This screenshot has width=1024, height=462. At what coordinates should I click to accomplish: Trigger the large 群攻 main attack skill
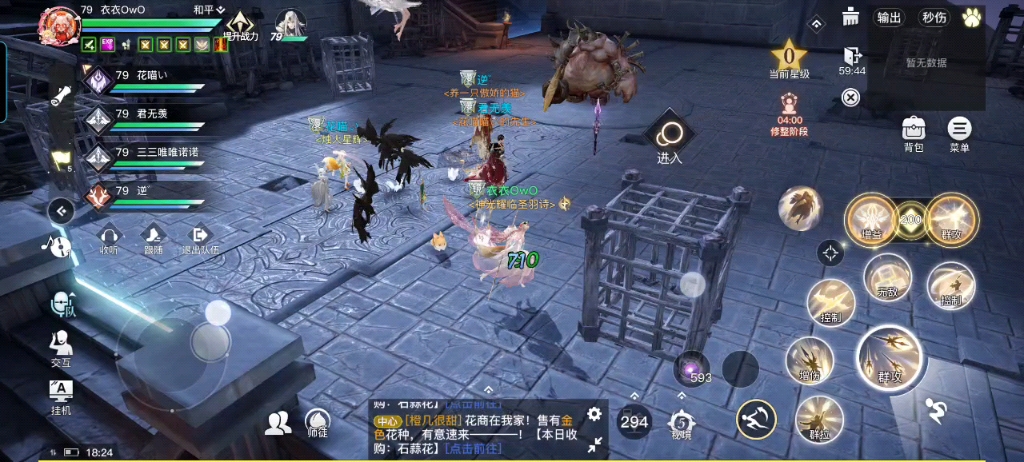point(889,357)
